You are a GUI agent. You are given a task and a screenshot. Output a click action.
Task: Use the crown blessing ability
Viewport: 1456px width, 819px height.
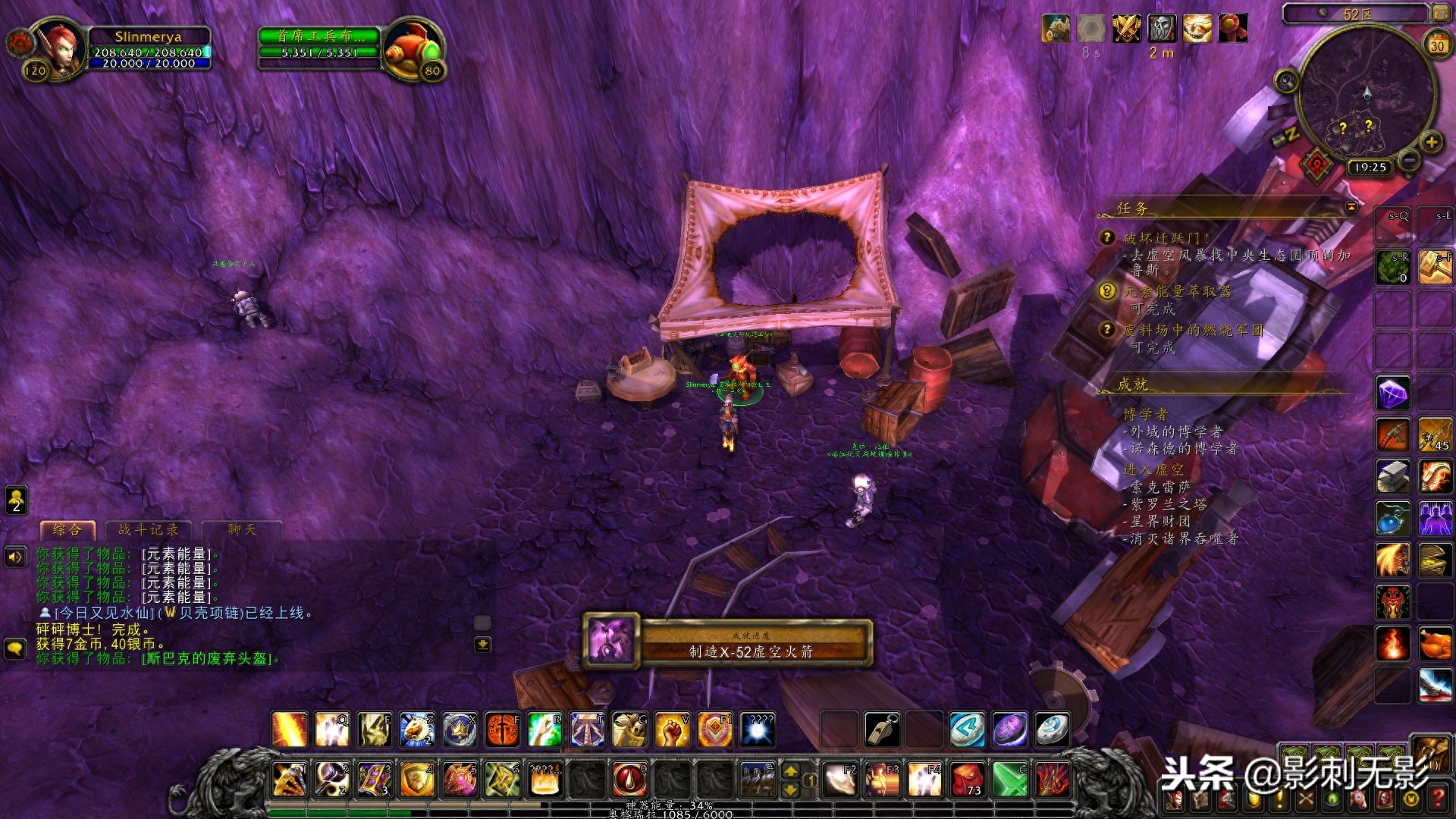(x=460, y=730)
